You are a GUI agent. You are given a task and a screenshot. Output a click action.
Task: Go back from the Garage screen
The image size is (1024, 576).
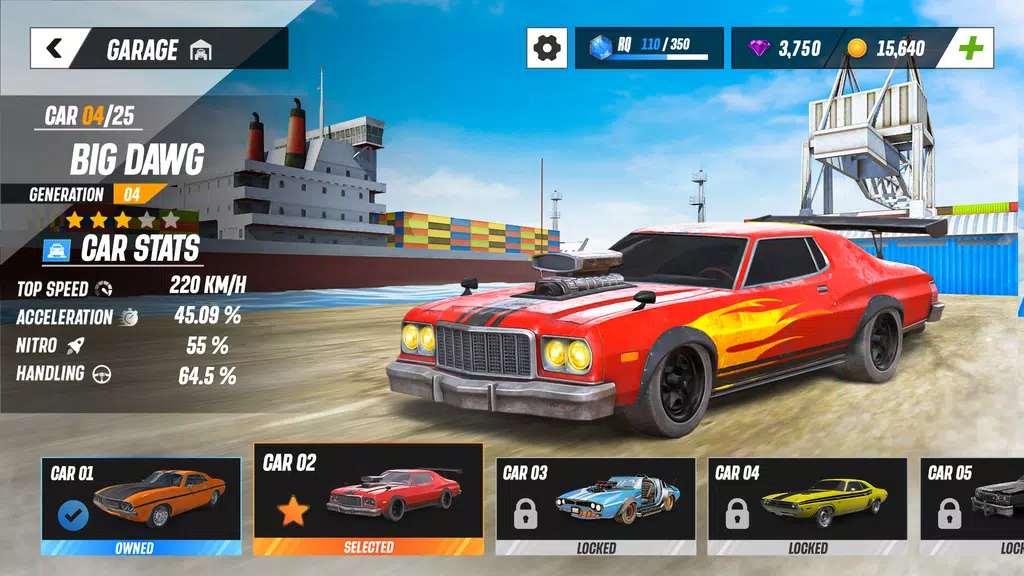tap(54, 48)
